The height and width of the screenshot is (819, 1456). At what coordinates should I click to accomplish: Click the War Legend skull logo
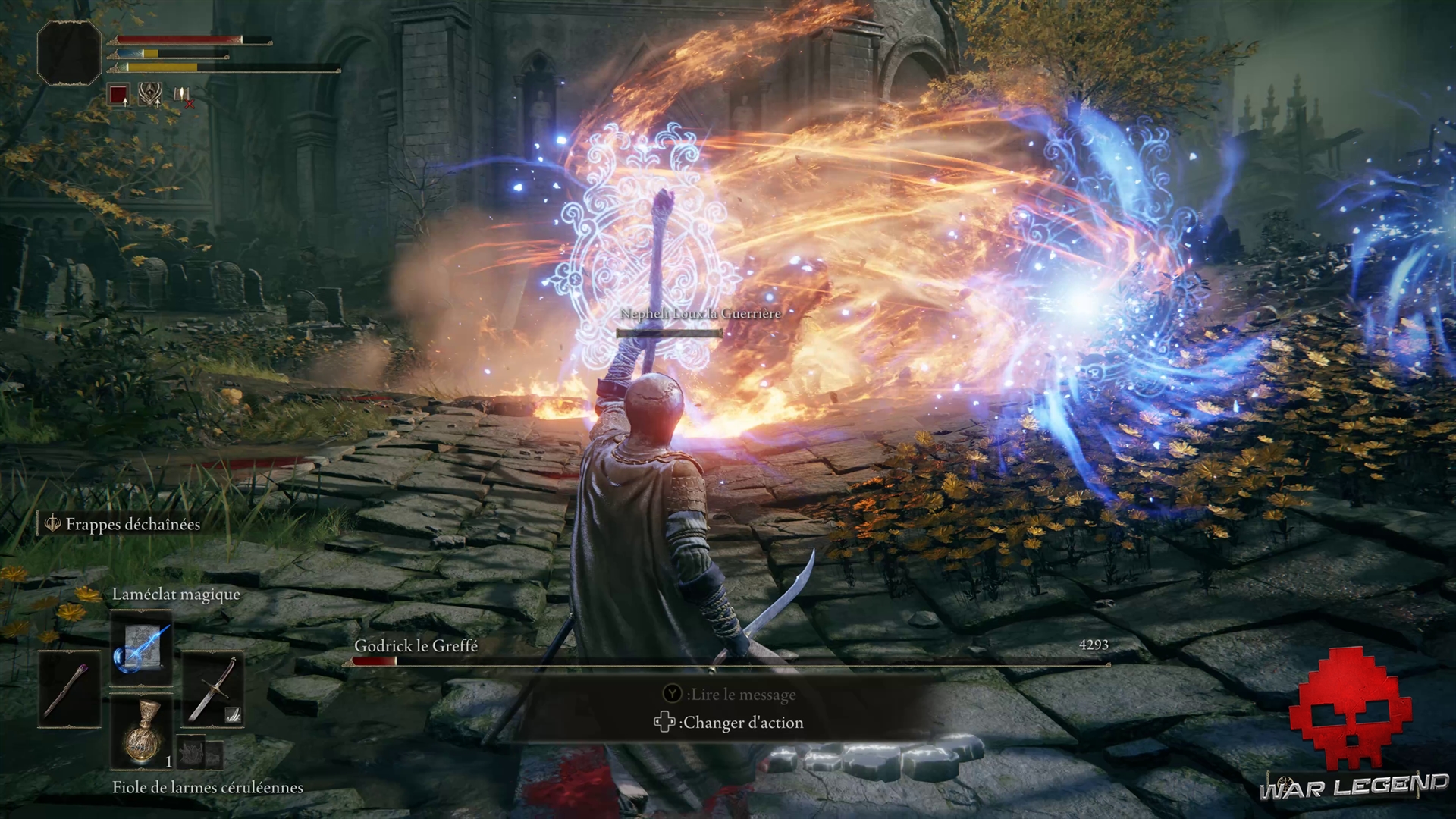click(x=1350, y=709)
